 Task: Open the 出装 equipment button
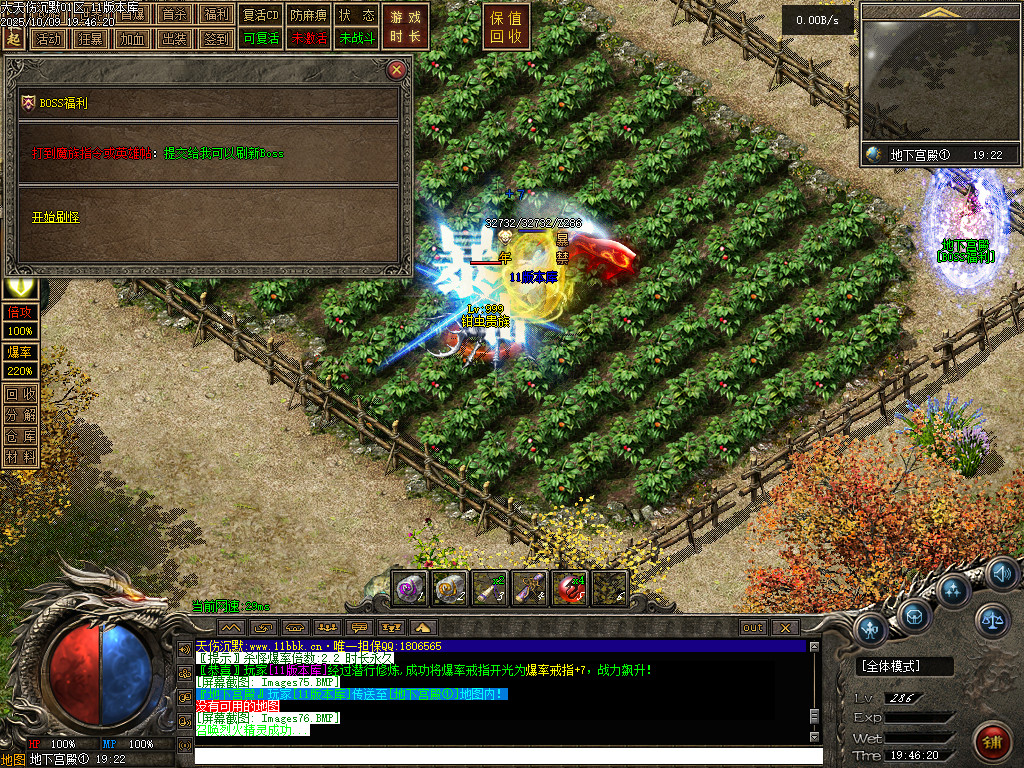pyautogui.click(x=173, y=39)
